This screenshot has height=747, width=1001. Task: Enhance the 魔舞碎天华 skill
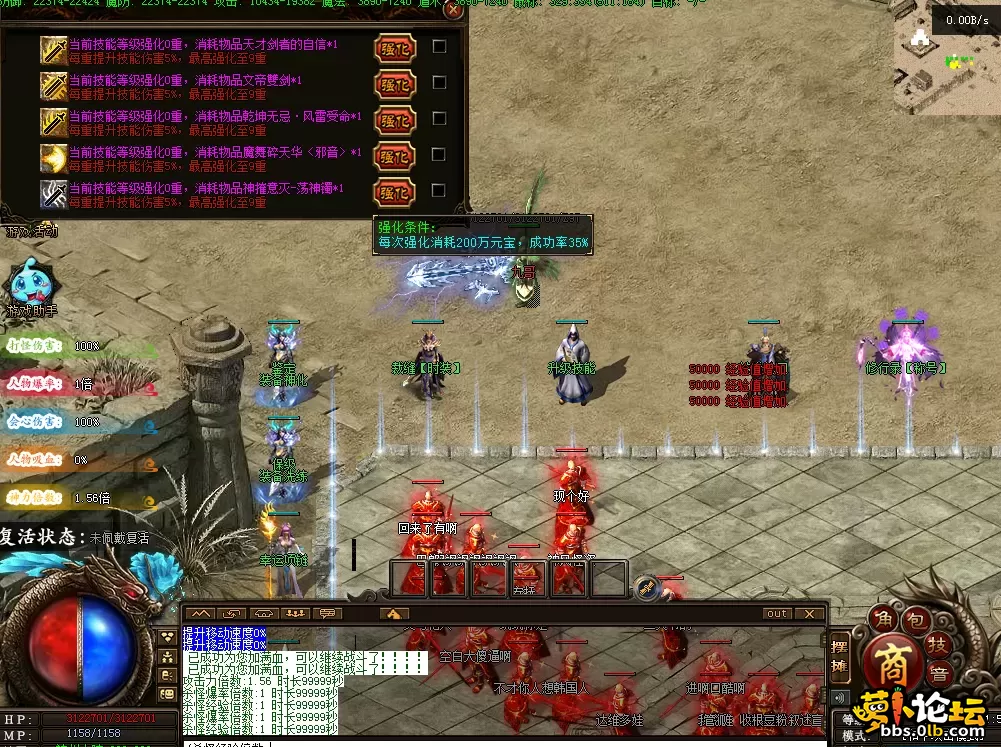click(393, 155)
